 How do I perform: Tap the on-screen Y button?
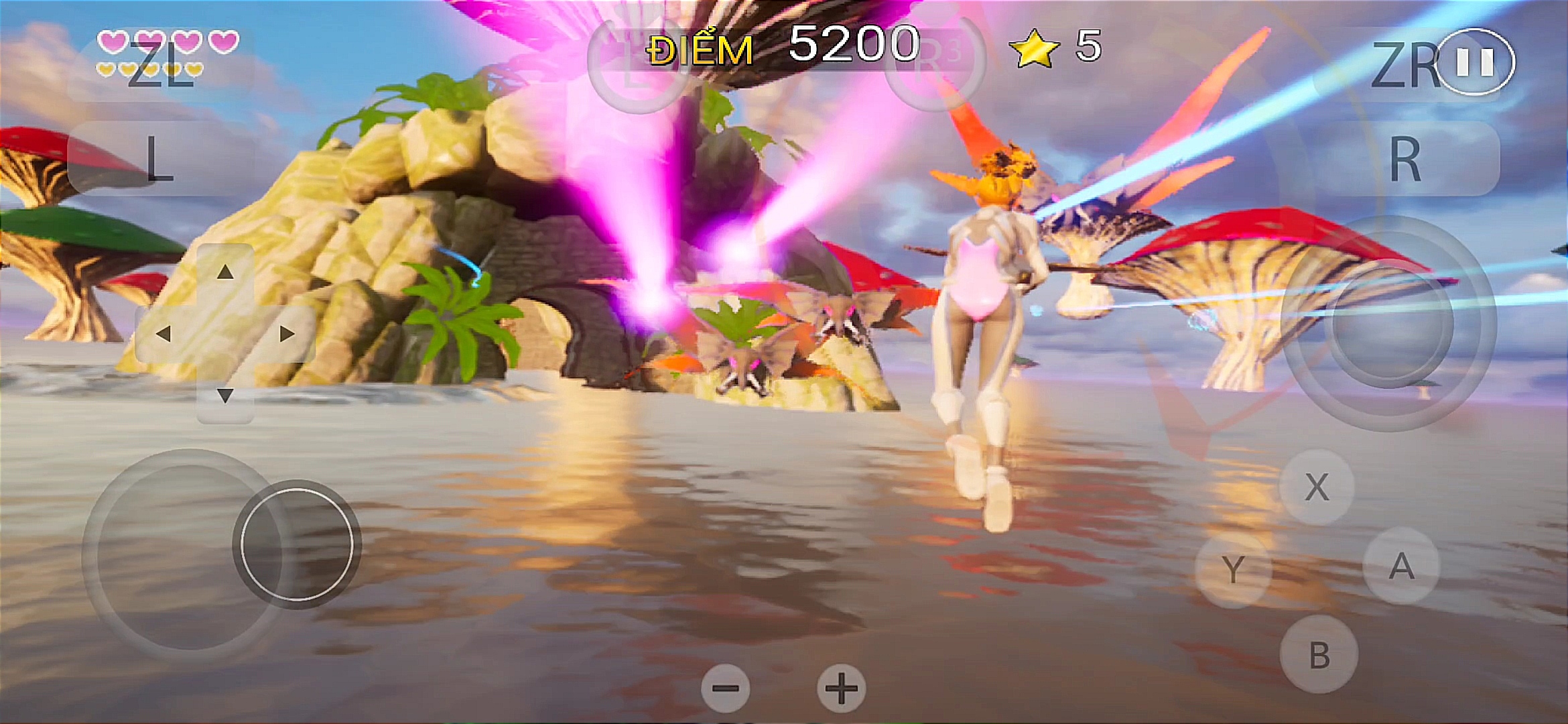(x=1233, y=570)
